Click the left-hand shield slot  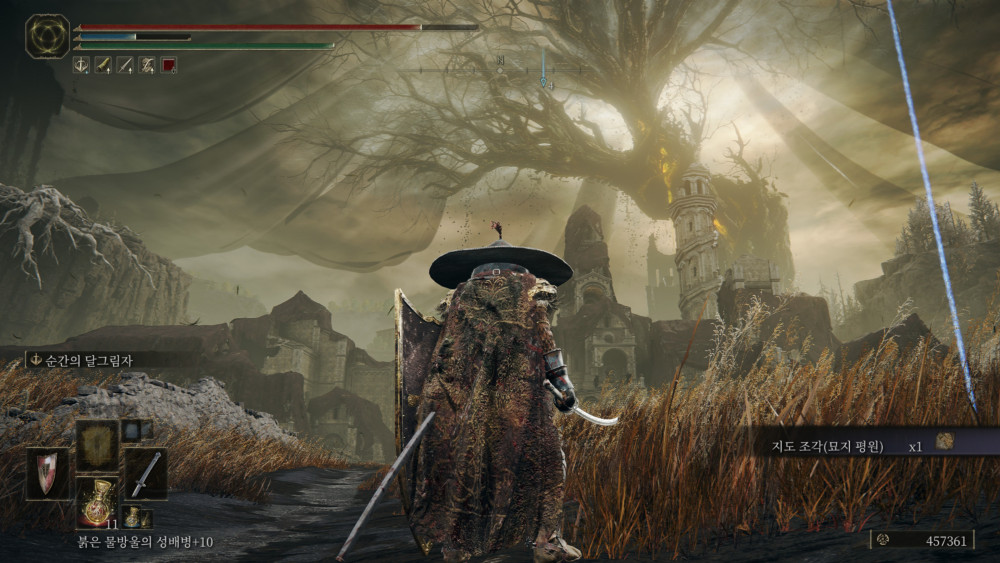(48, 473)
